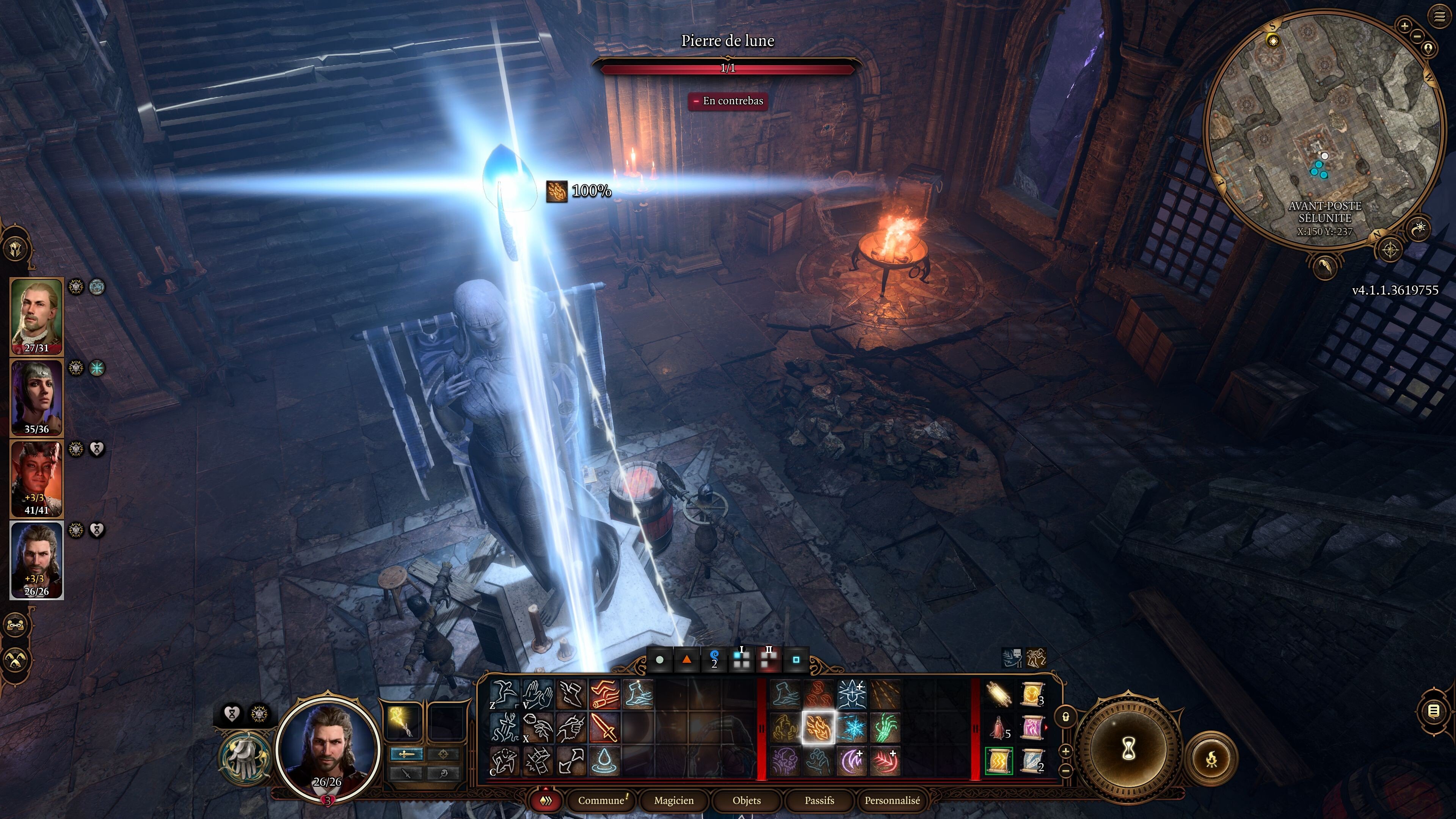Screen dimensions: 1456x819
Task: Use the red sword main-hand attack
Action: click(604, 728)
